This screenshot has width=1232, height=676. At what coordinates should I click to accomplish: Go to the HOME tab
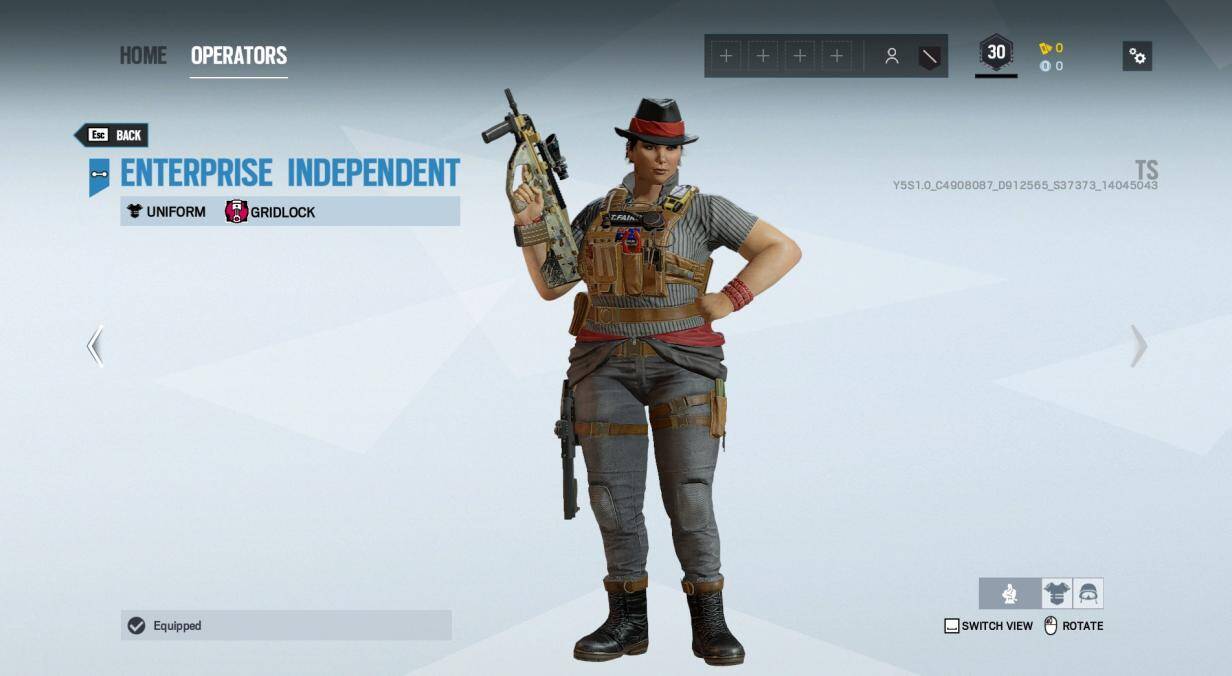143,55
